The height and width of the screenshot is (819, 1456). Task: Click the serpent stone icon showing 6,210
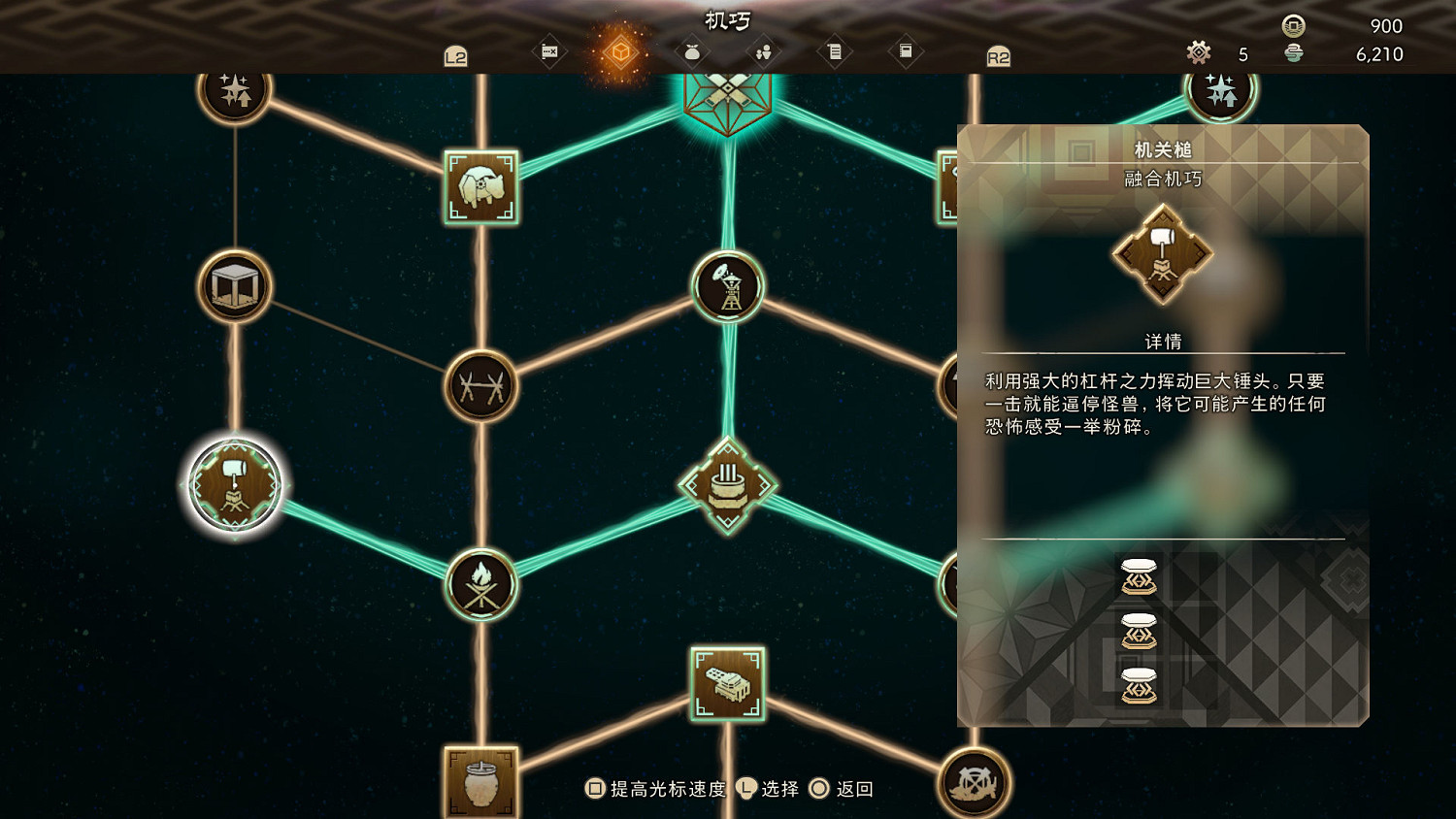[x=1292, y=55]
